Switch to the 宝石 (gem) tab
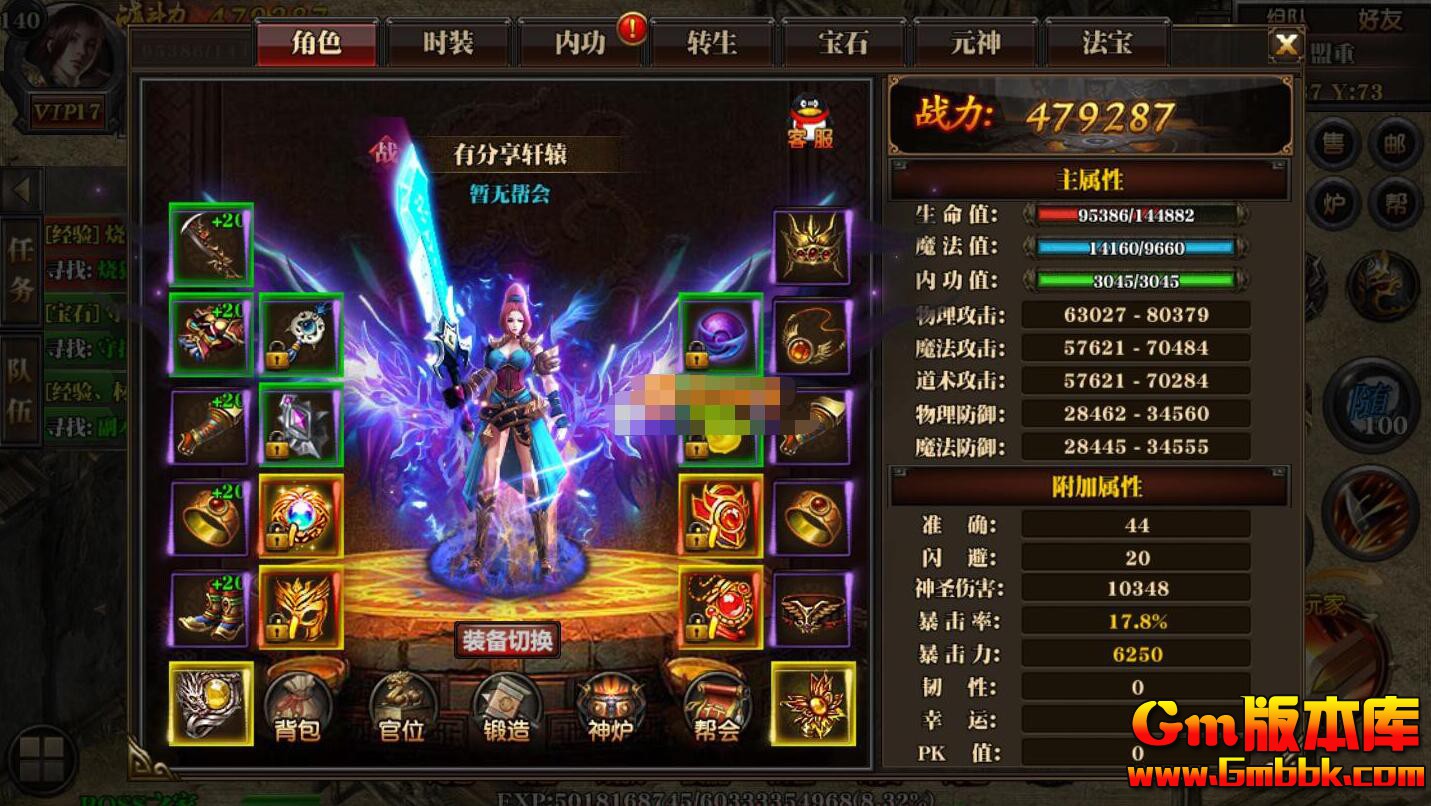 click(844, 43)
